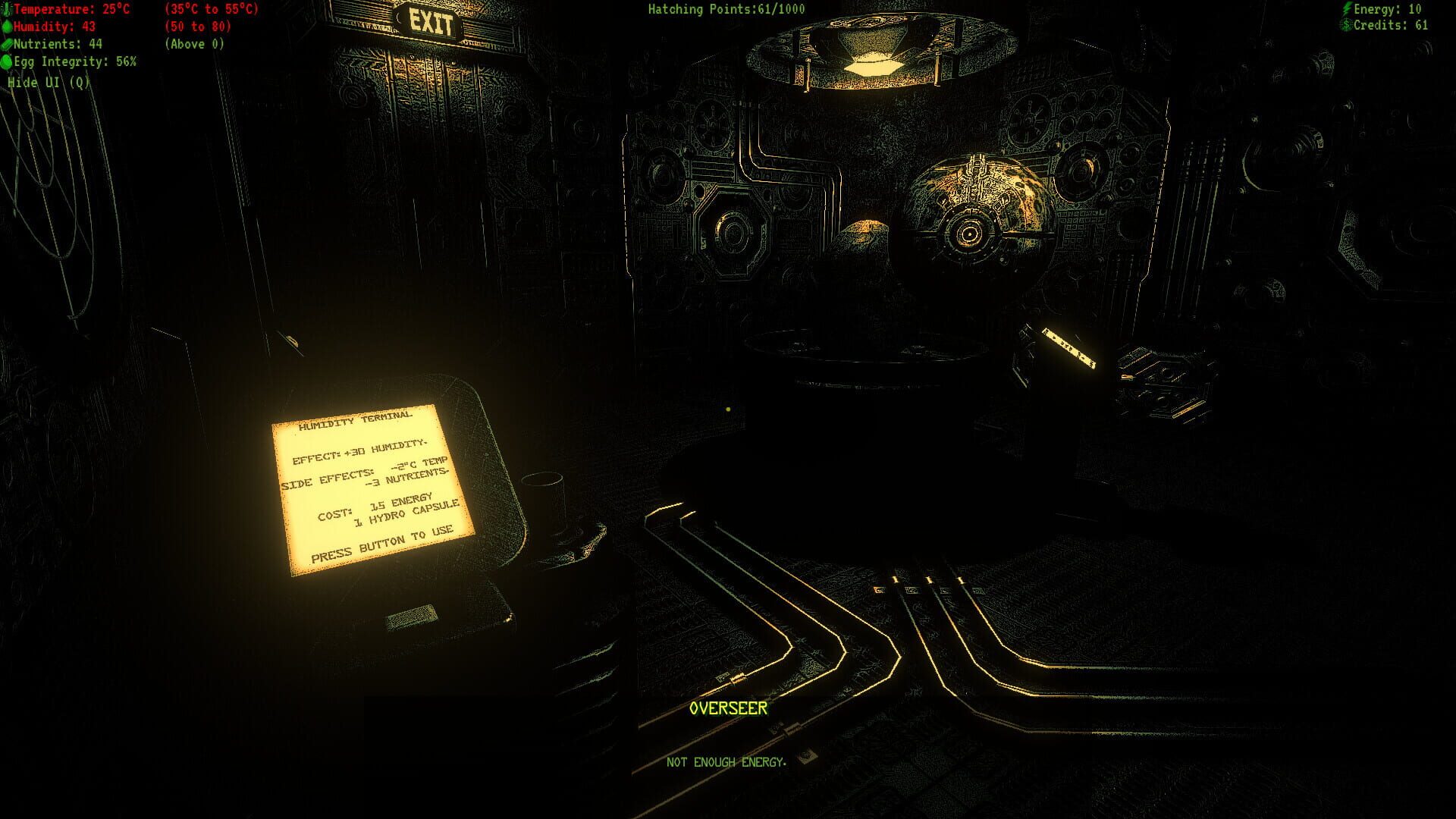This screenshot has height=819, width=1456.
Task: Toggle Hide UI (Q)
Action: tap(47, 83)
